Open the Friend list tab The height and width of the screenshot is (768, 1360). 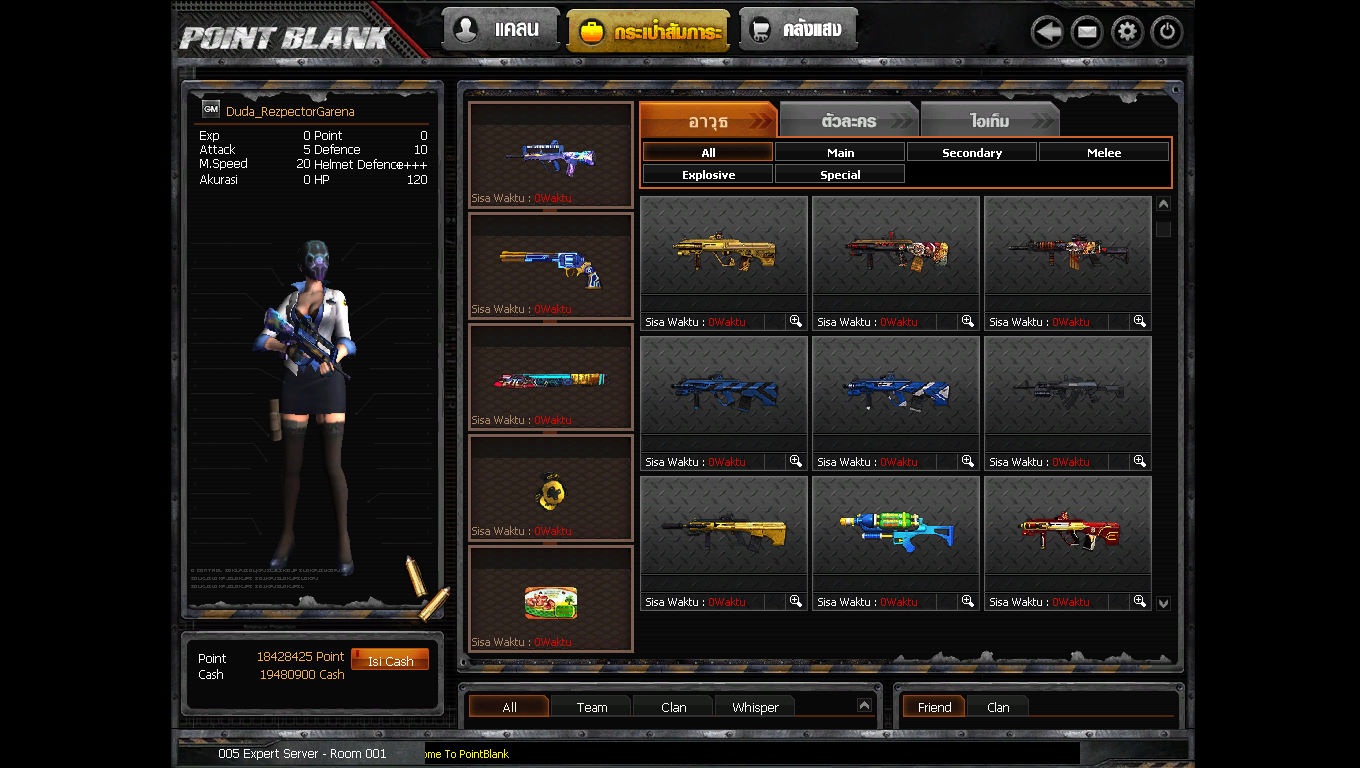[933, 707]
